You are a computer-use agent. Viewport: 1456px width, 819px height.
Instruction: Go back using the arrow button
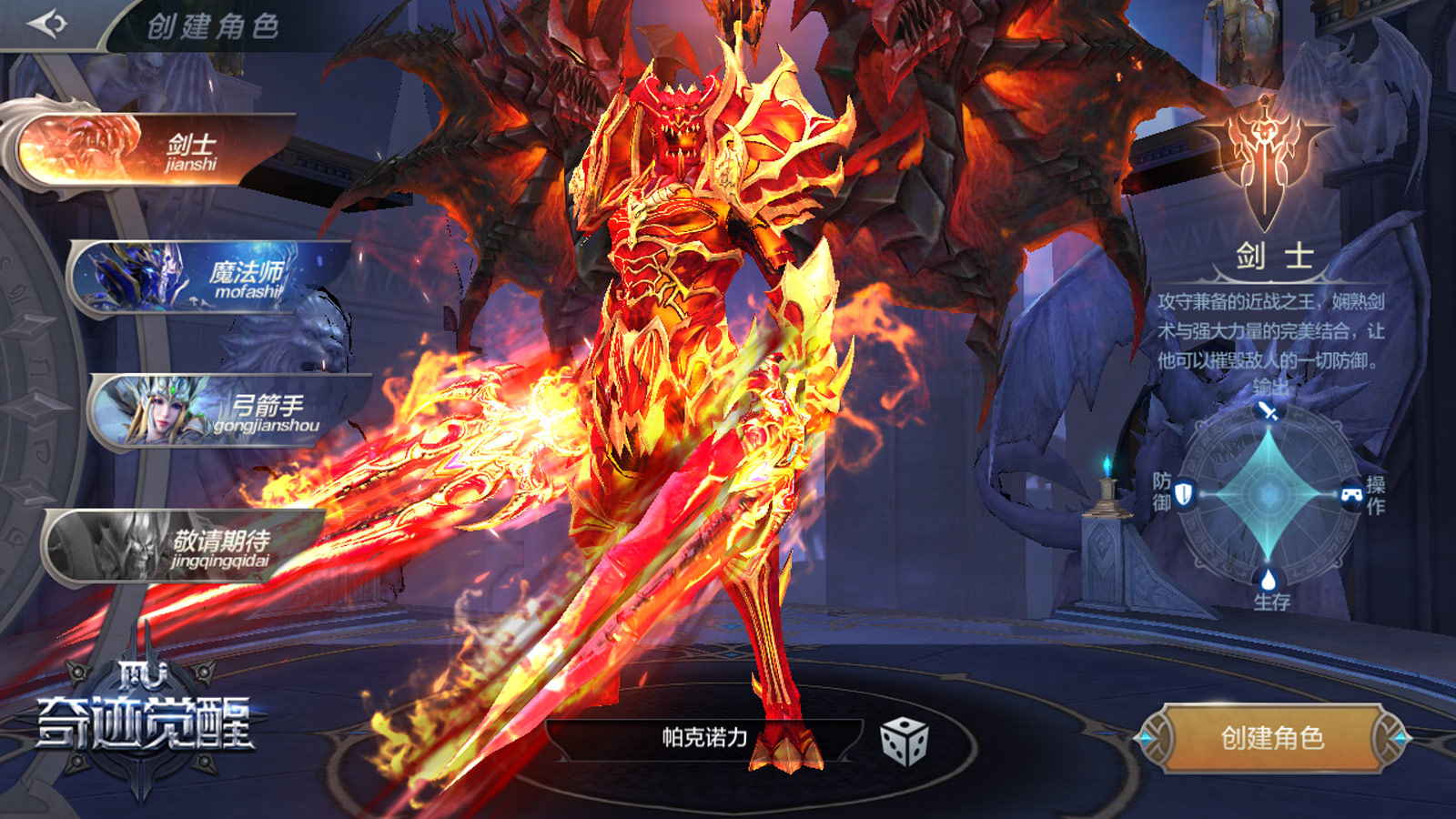click(47, 24)
